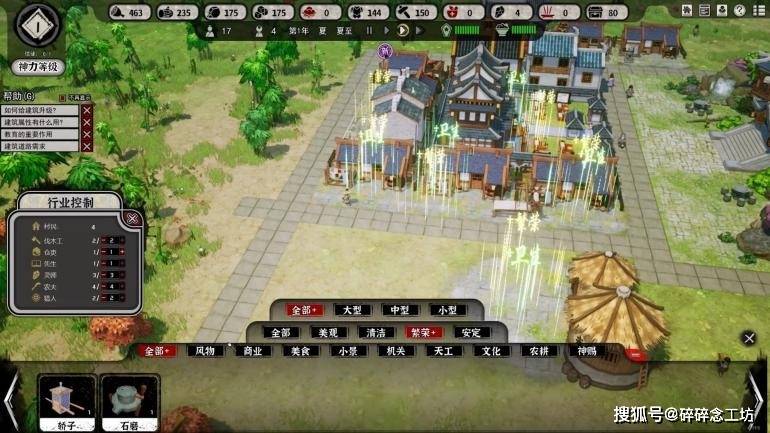Viewport: 770px width, 433px height.
Task: Open the 文化 category tab
Action: pyautogui.click(x=491, y=351)
